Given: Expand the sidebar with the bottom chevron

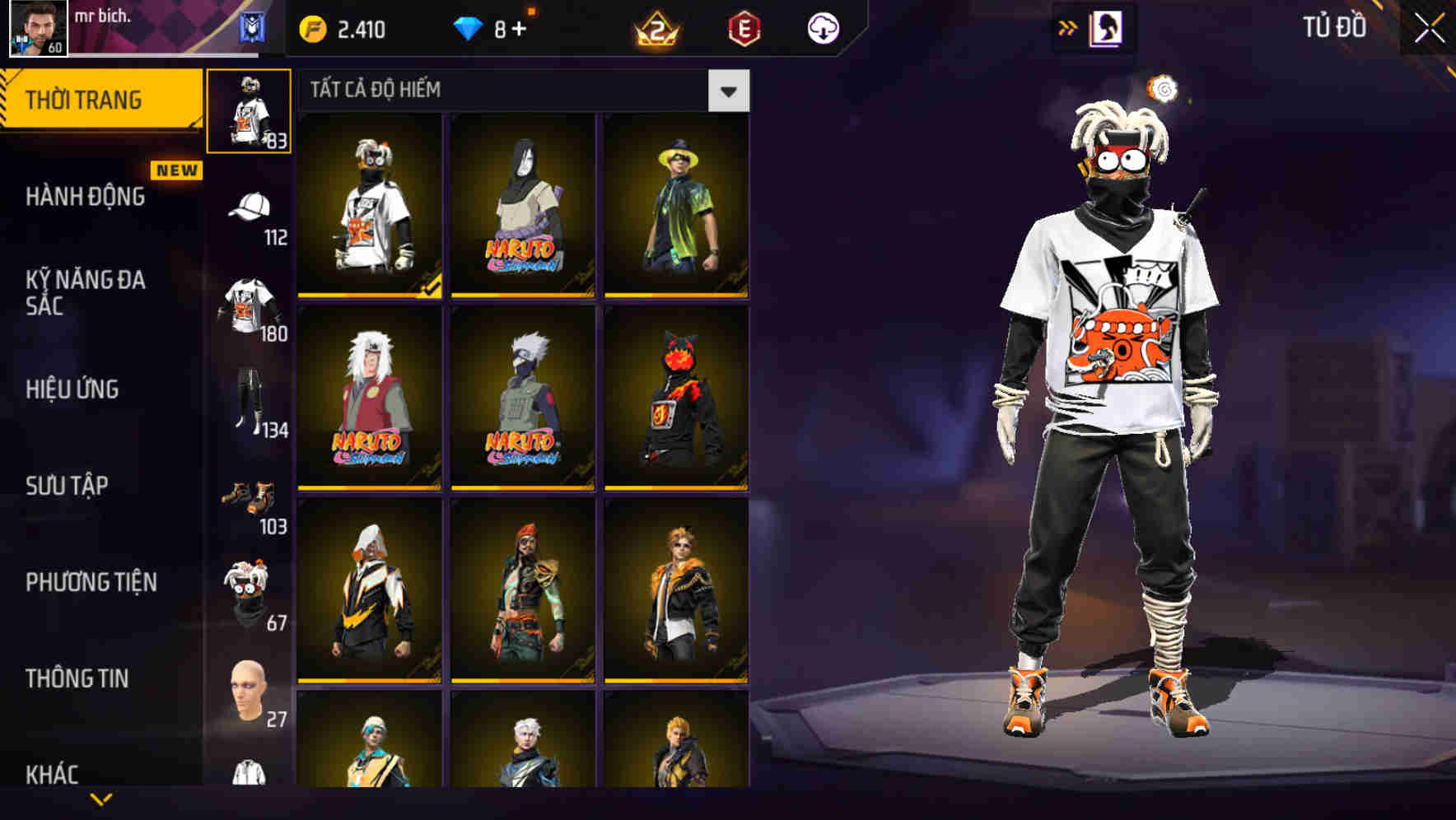Looking at the screenshot, I should click(x=100, y=799).
